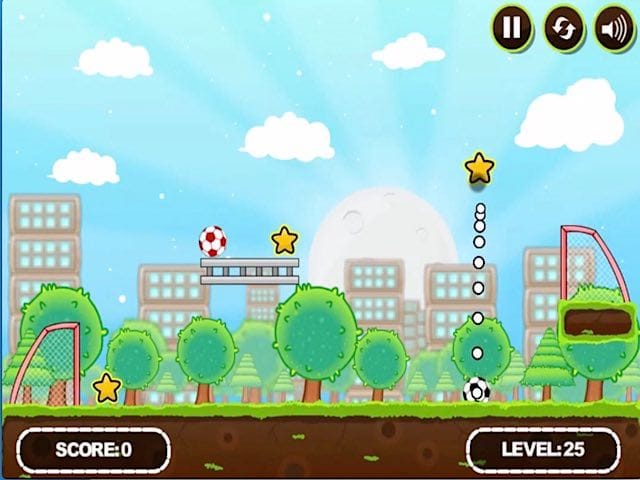The height and width of the screenshot is (480, 640).
Task: Pause the game
Action: pyautogui.click(x=512, y=28)
